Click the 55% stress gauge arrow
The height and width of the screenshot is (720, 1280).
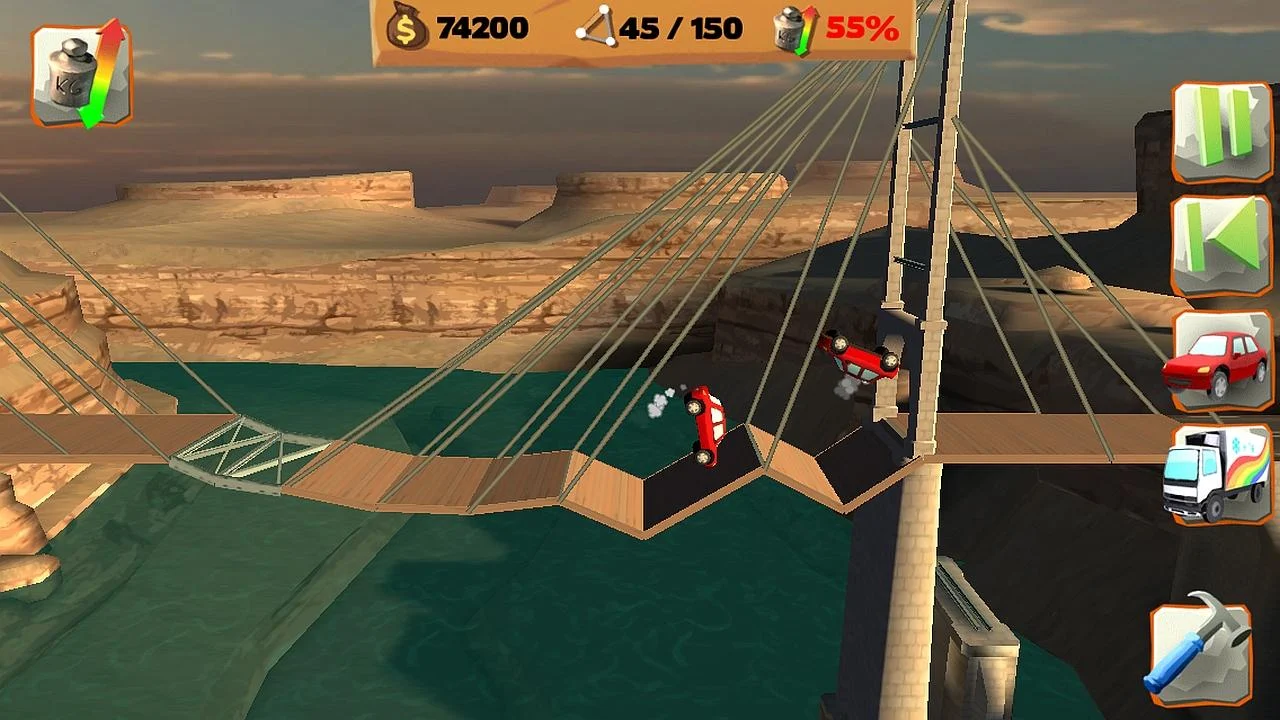point(806,28)
